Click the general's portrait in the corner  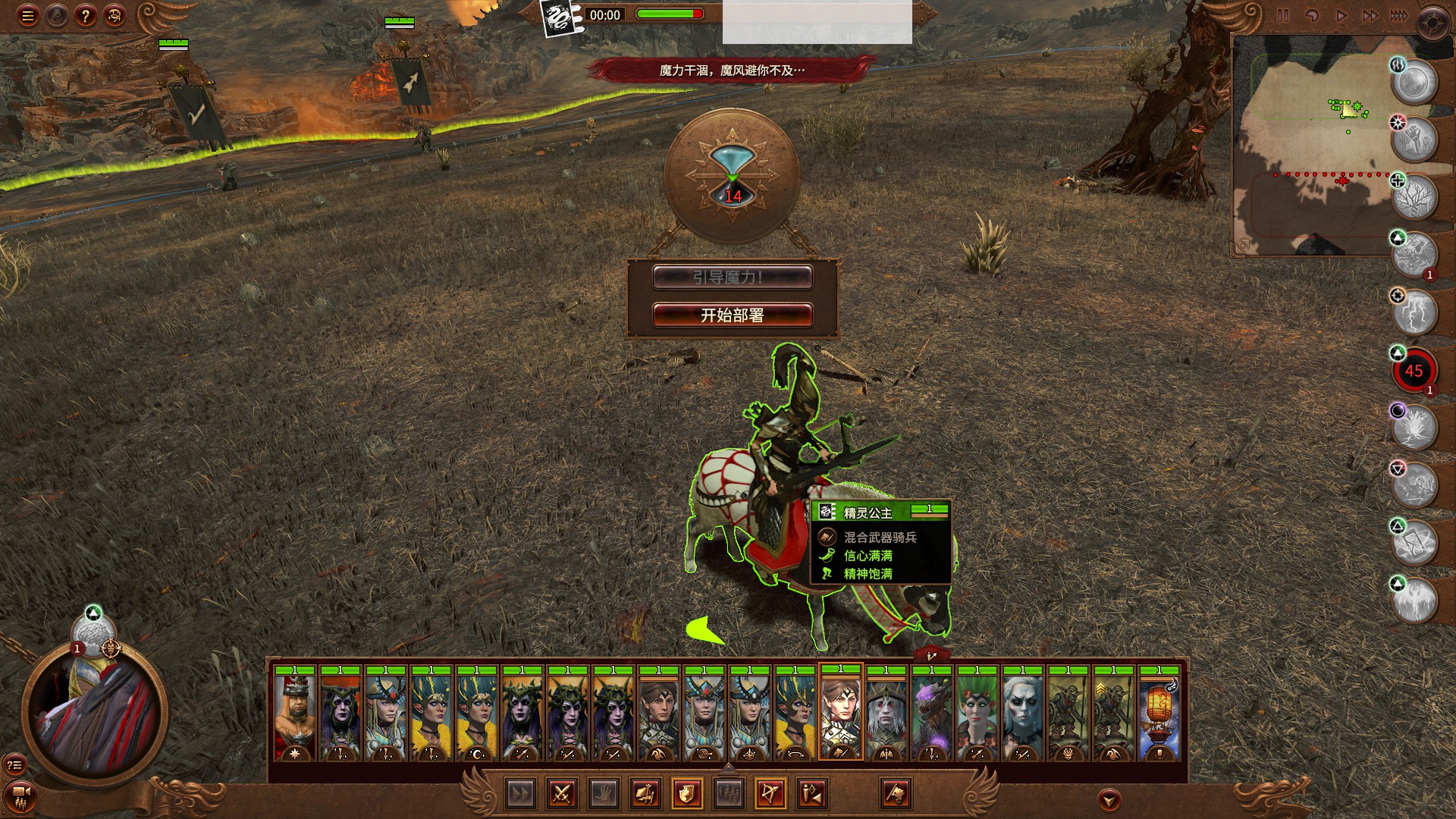click(x=95, y=713)
